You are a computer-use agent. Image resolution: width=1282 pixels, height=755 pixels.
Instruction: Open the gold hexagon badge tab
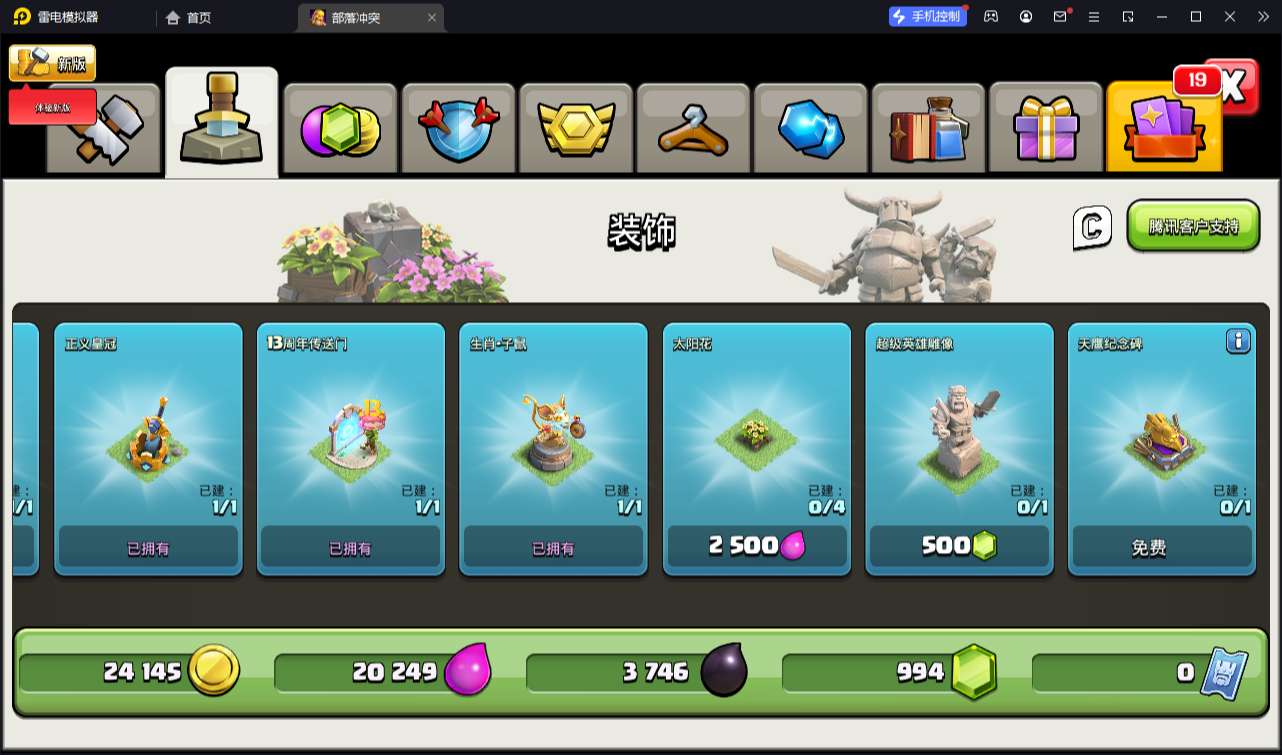[x=575, y=129]
